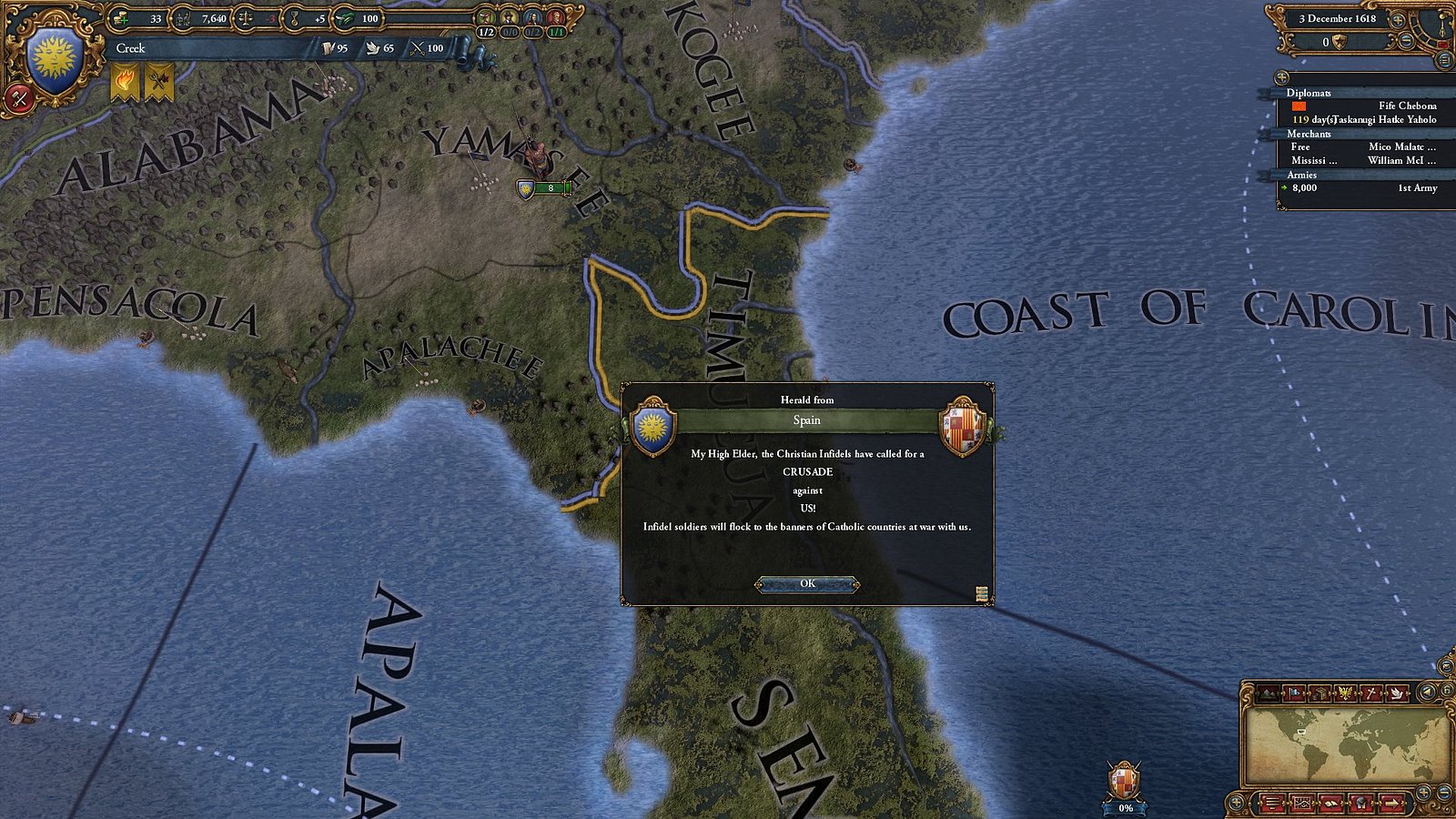This screenshot has width=1456, height=819.
Task: Open the diplomatic mapmode with dove icon
Action: 1397,693
